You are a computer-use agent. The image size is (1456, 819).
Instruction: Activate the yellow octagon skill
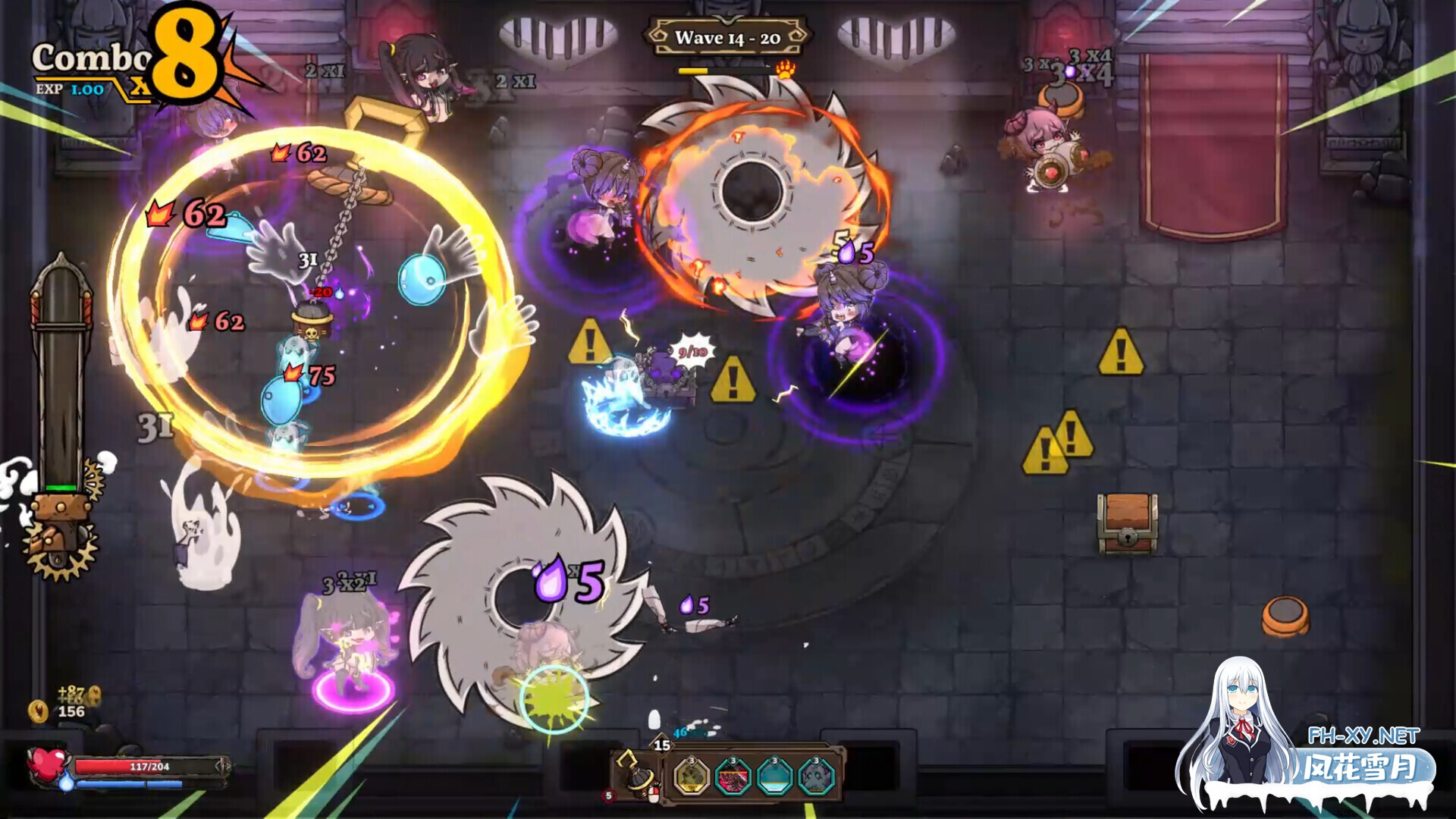click(691, 777)
